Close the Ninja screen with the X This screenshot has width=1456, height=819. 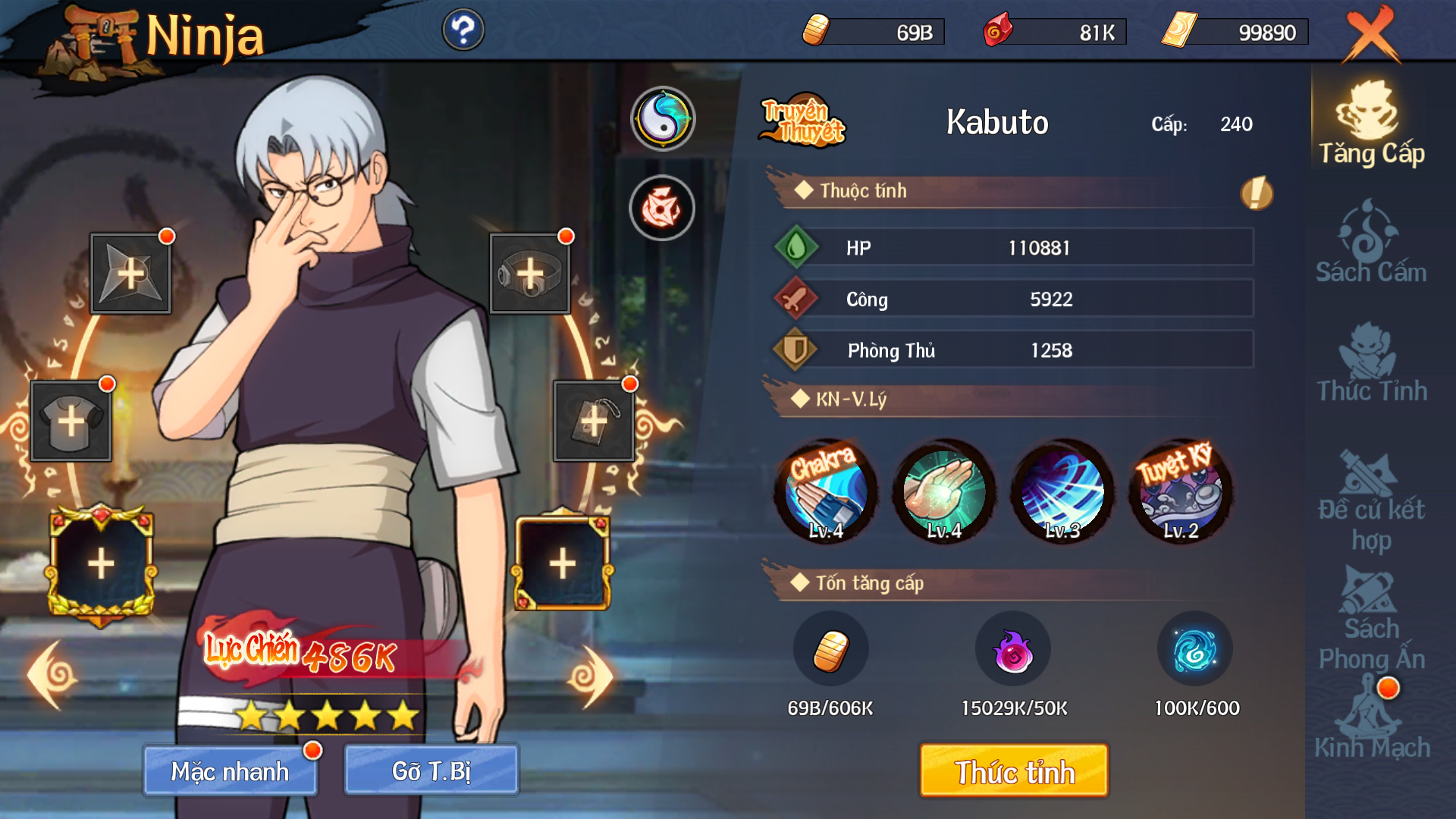pos(1371,34)
